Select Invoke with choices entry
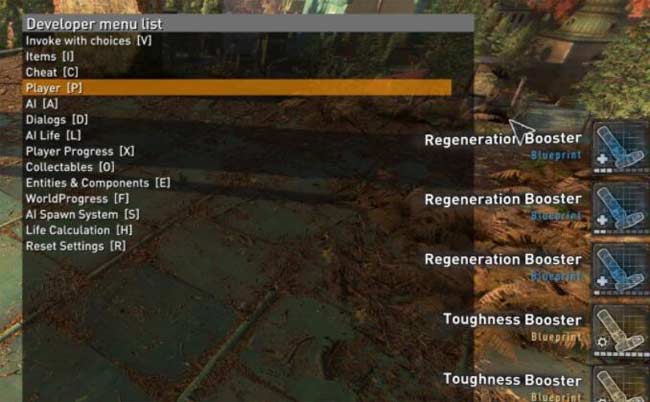Screen dimensions: 650x402 click(88, 41)
